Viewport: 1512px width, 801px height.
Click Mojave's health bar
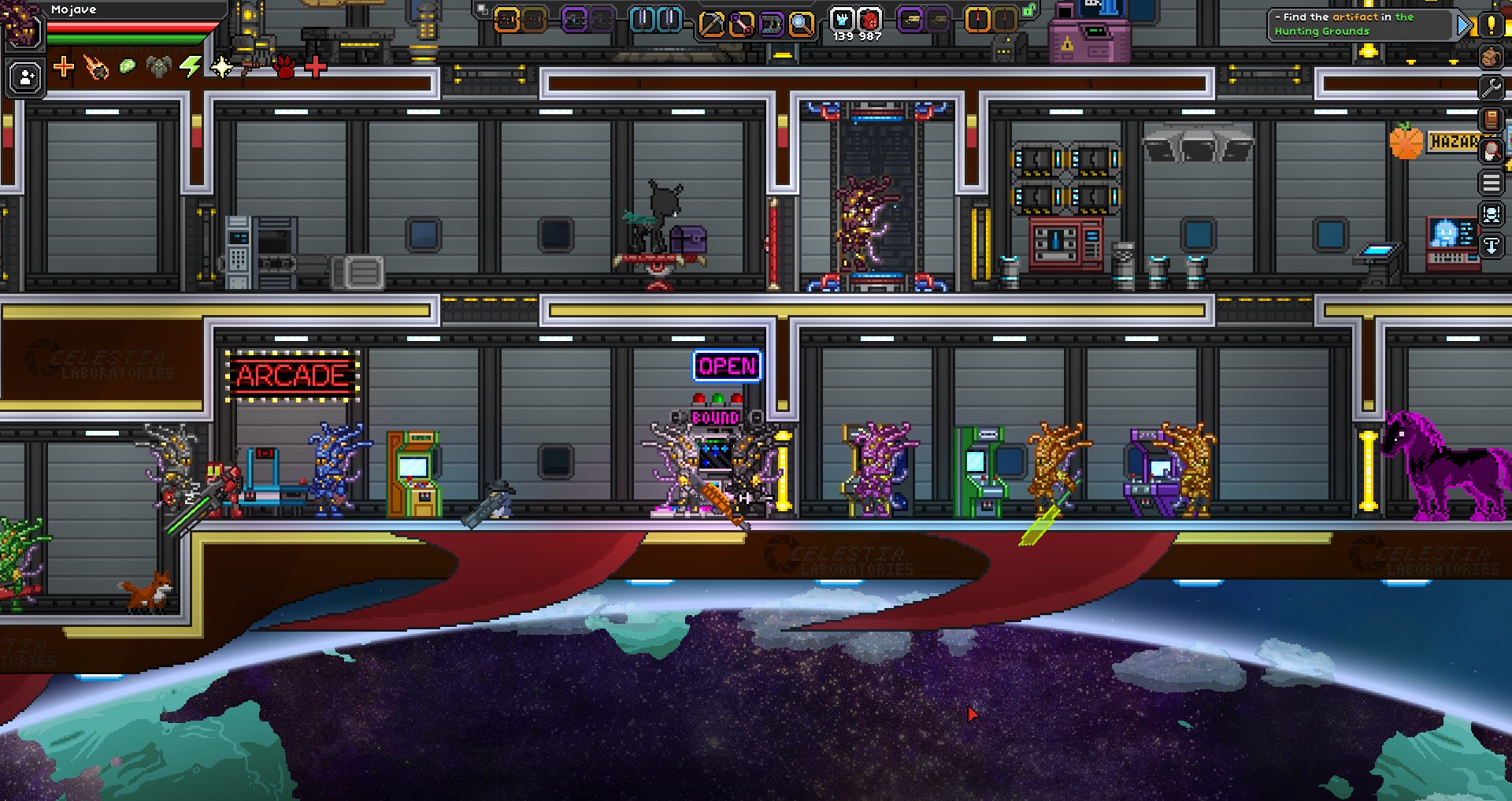pyautogui.click(x=130, y=25)
